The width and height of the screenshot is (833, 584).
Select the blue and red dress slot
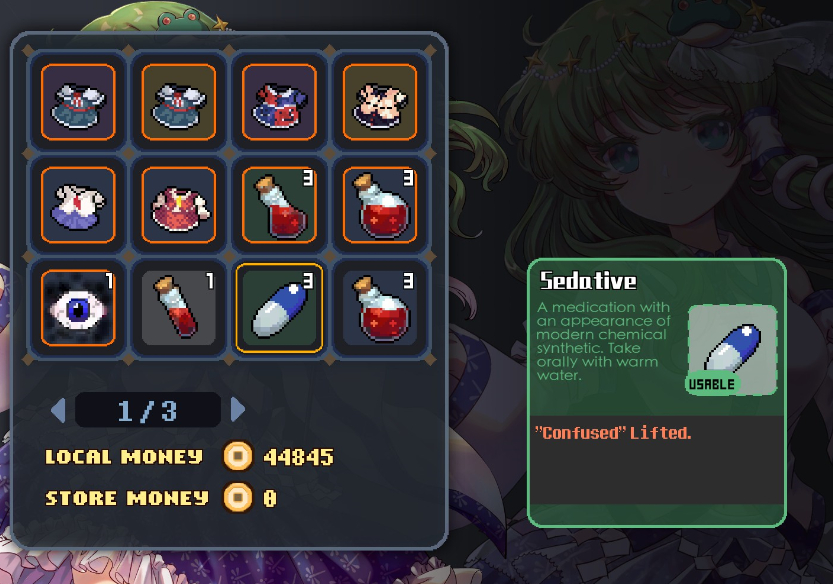279,103
